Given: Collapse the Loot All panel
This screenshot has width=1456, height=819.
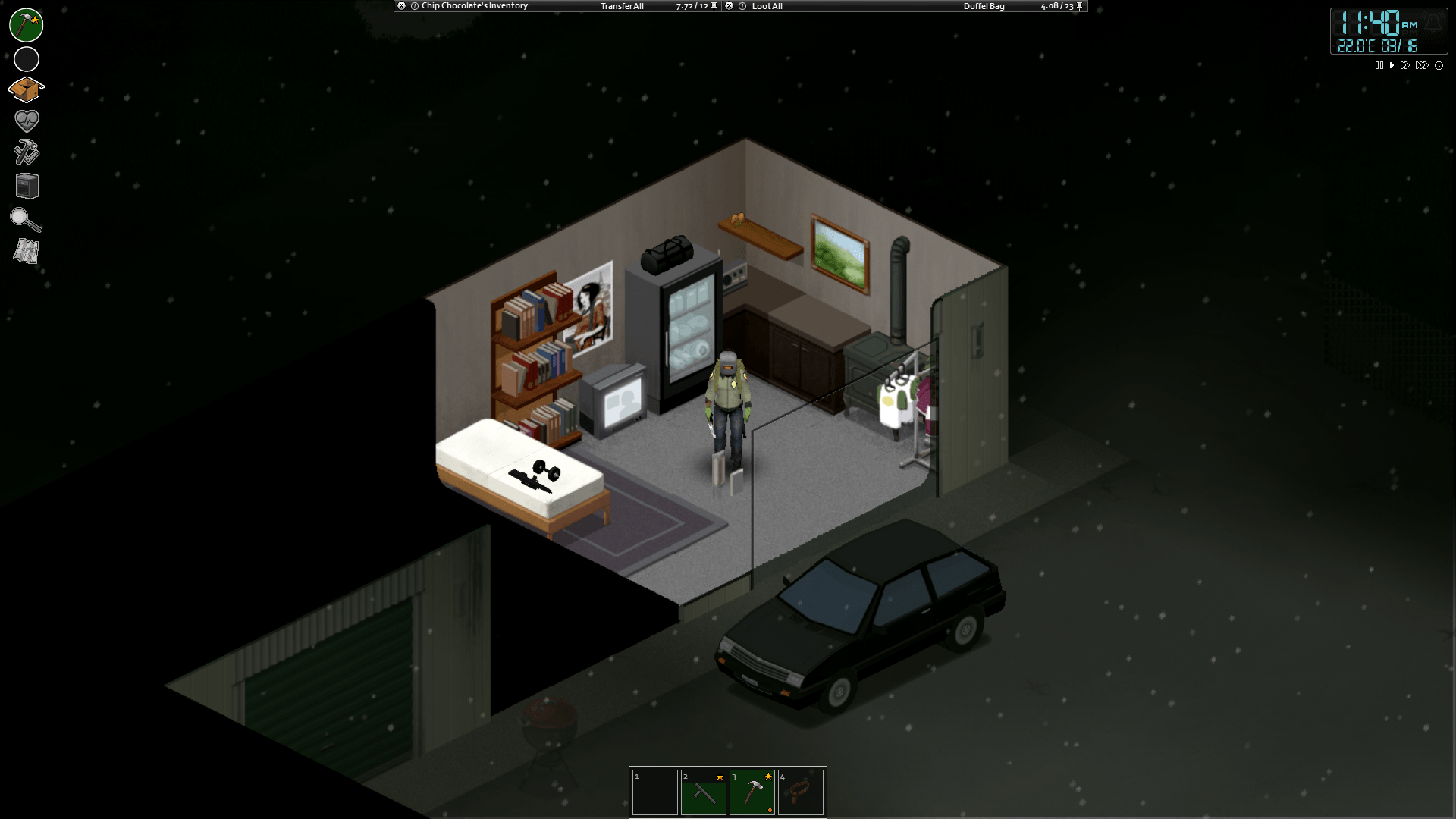Looking at the screenshot, I should pos(730,6).
